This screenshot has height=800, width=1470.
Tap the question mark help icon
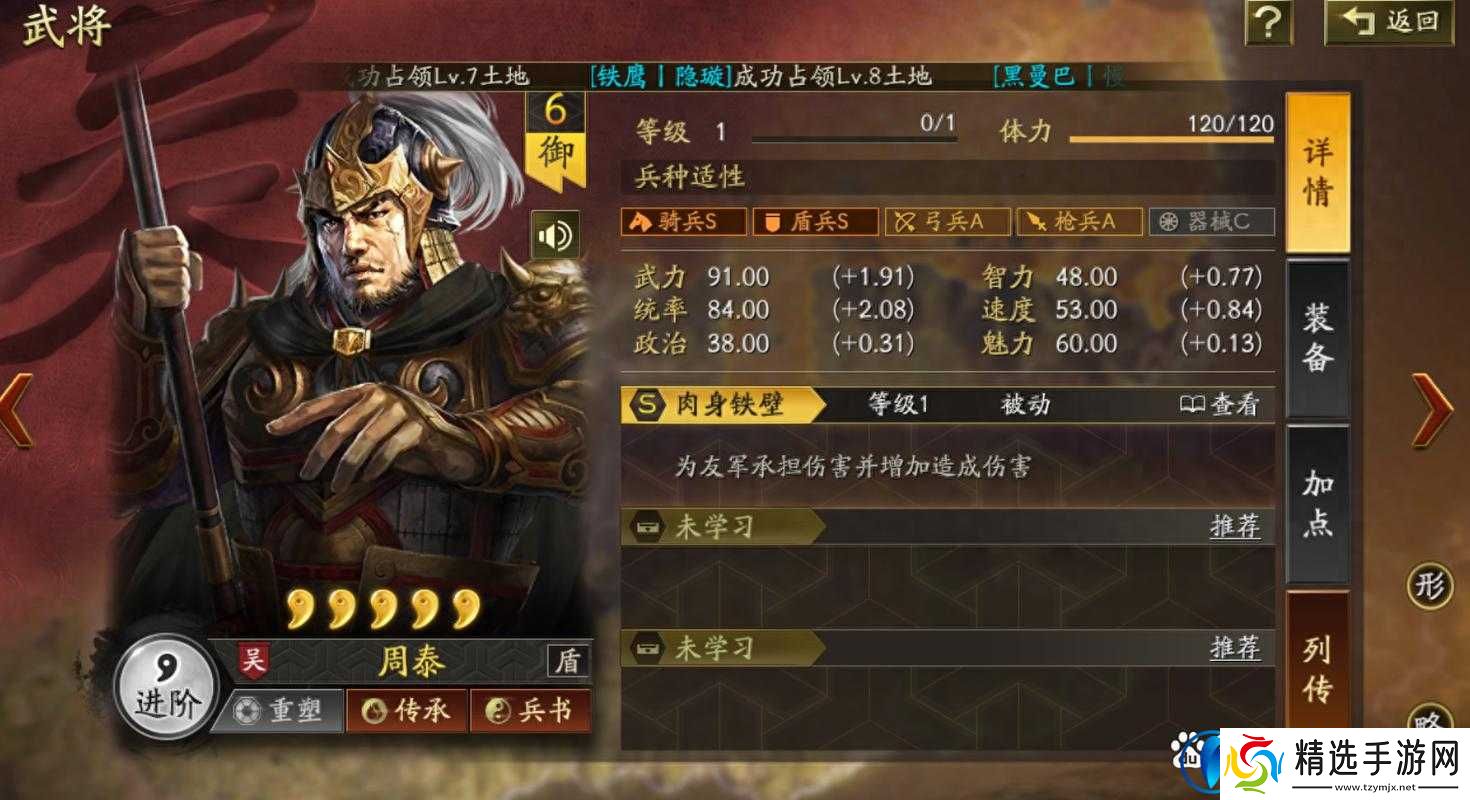1268,24
